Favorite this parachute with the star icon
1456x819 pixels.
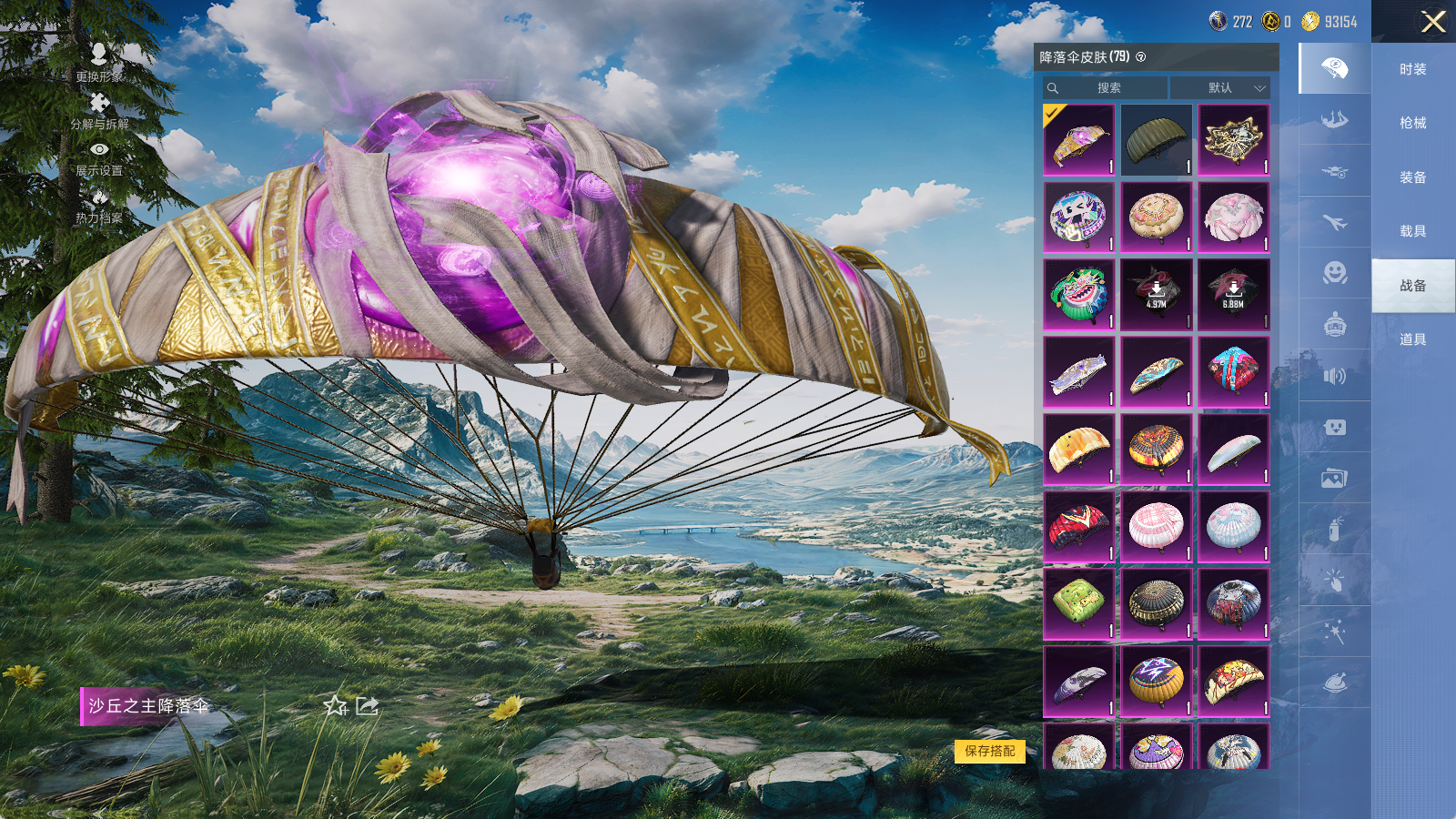(x=335, y=706)
